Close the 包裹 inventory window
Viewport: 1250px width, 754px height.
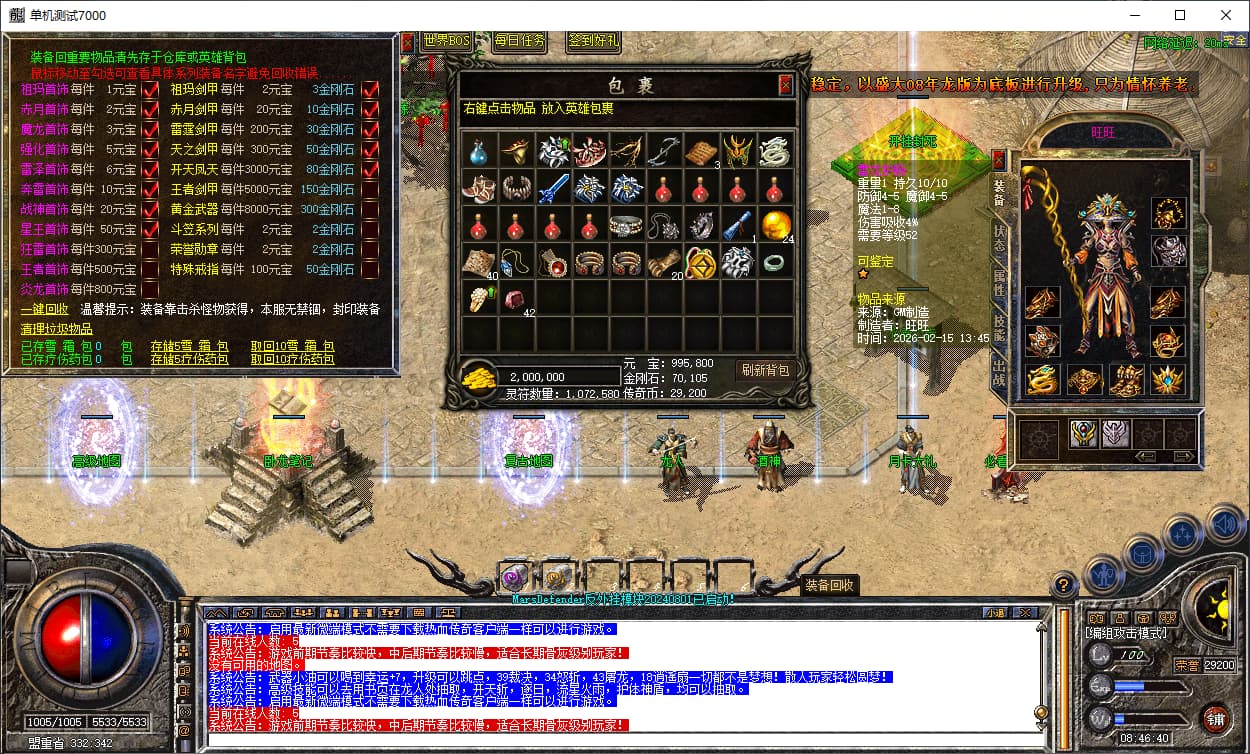pos(785,85)
